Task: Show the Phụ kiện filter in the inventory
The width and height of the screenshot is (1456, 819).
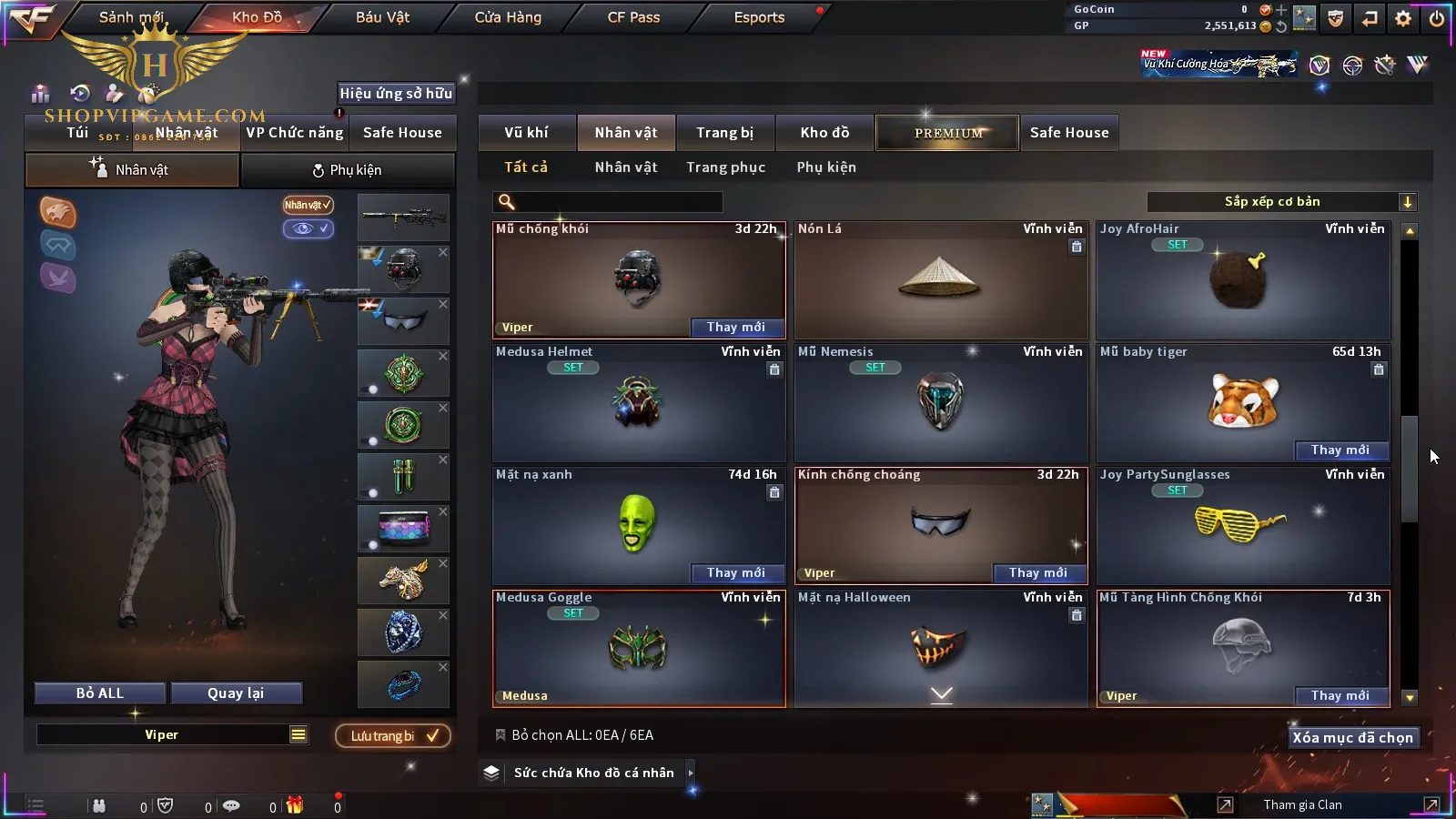Action: pos(826,167)
